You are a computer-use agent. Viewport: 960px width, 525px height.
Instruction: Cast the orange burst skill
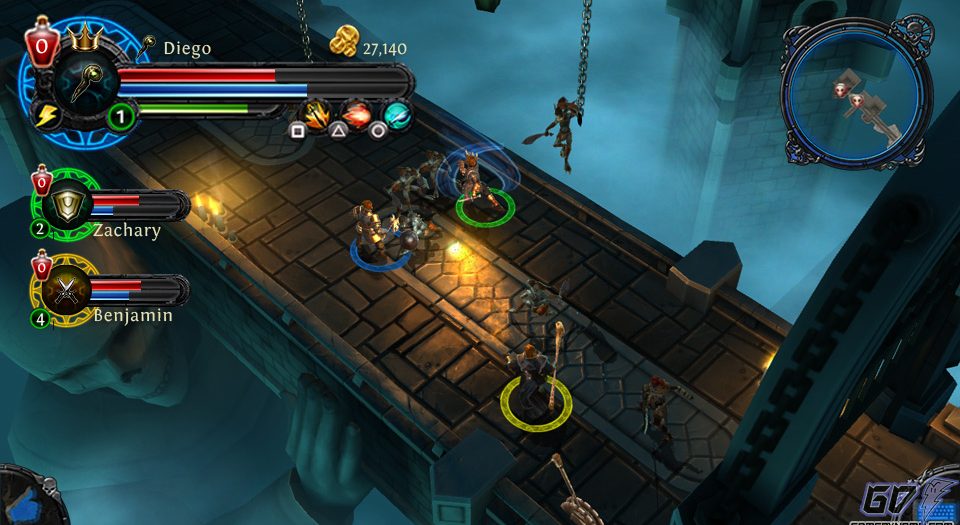(316, 112)
